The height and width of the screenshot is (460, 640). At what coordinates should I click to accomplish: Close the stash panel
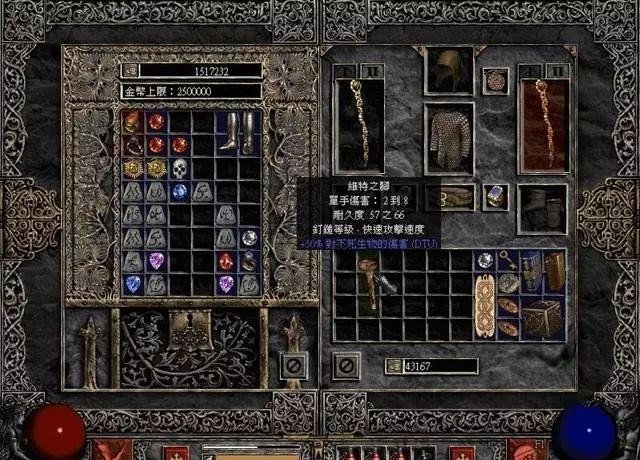(x=294, y=365)
